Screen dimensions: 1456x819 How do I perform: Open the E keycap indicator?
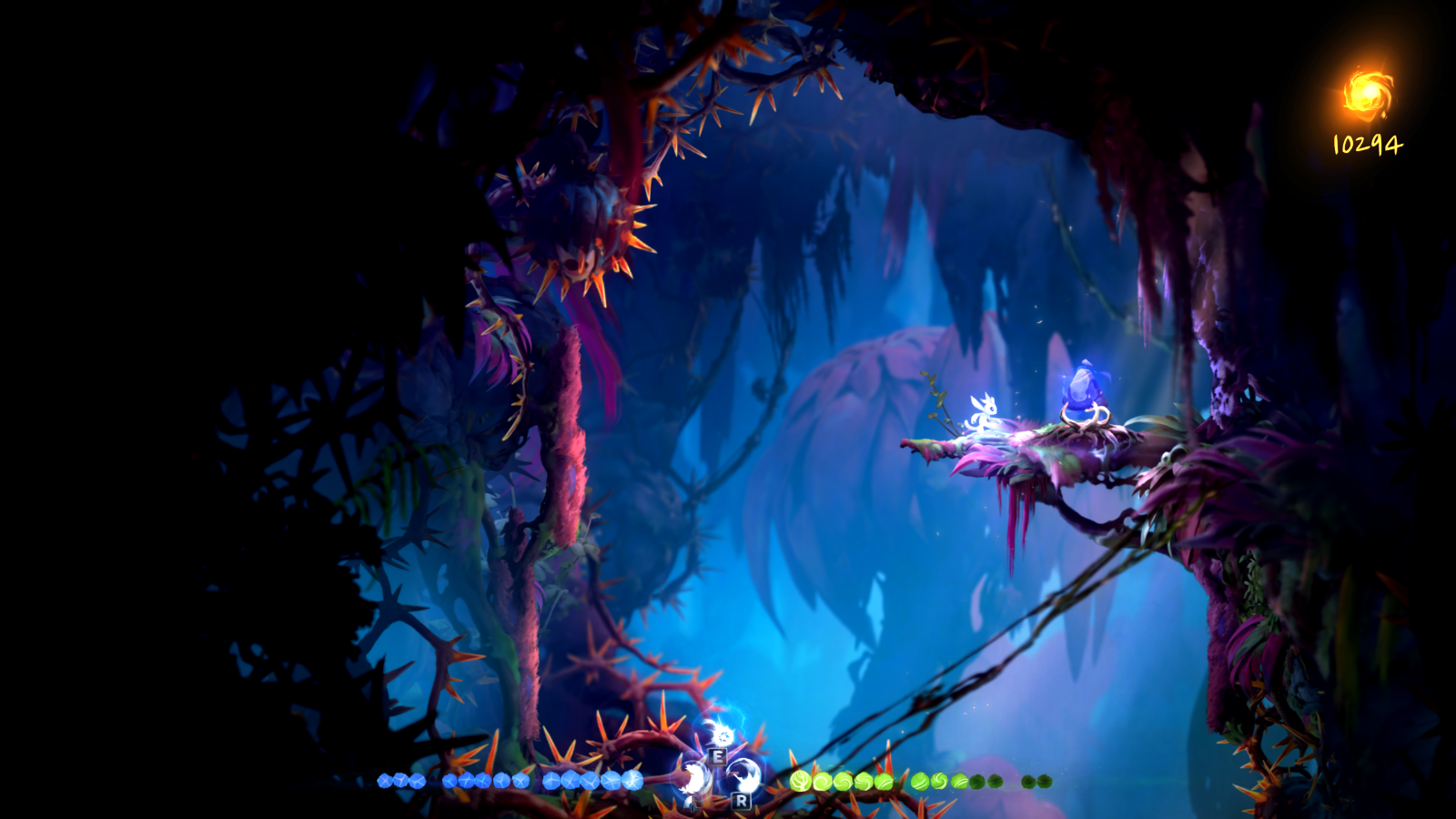718,757
